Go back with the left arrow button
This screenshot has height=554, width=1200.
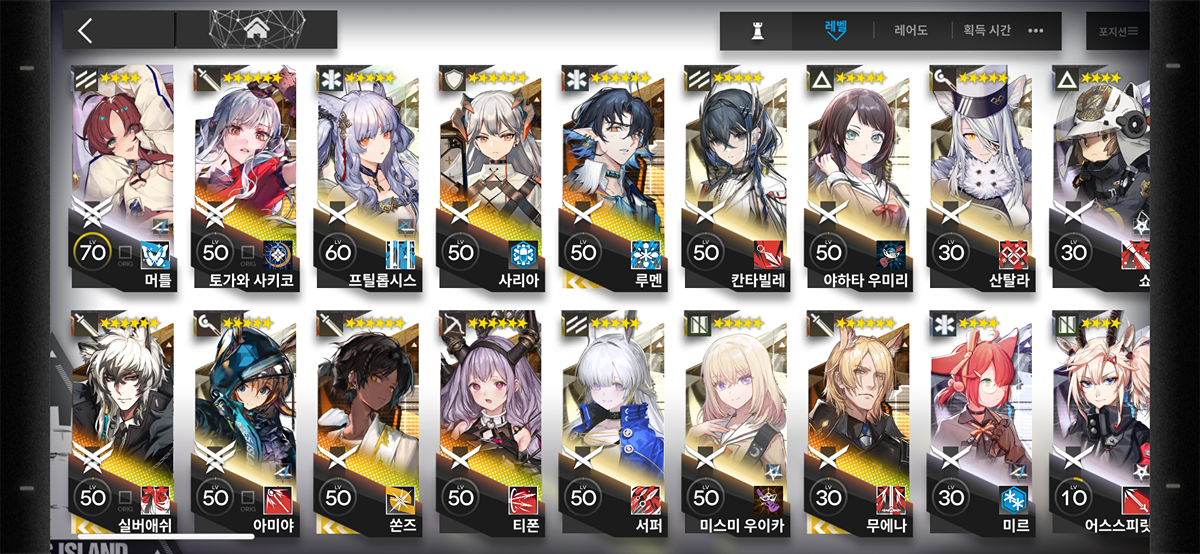pyautogui.click(x=86, y=31)
